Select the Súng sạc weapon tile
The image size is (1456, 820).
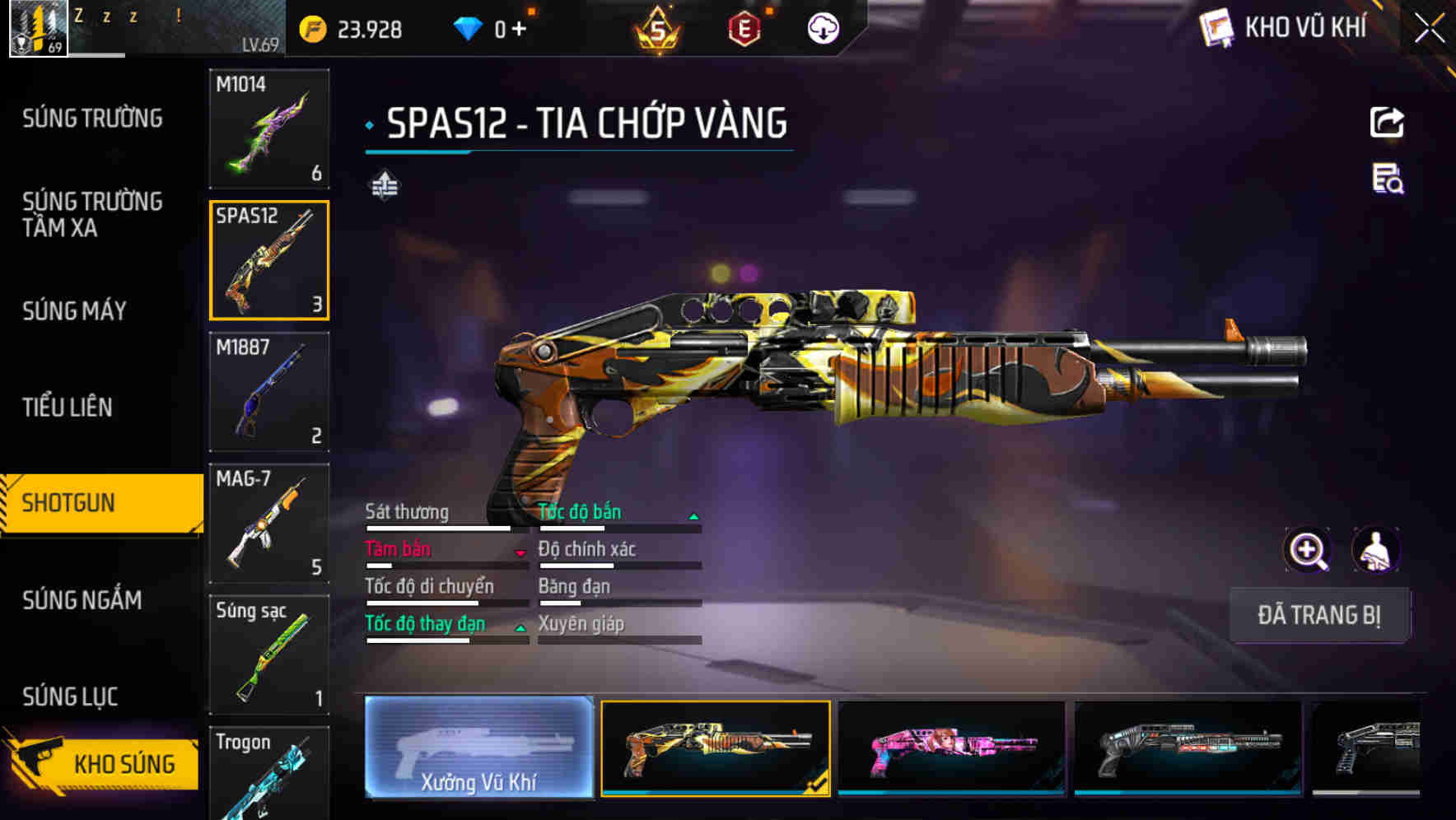coord(269,655)
